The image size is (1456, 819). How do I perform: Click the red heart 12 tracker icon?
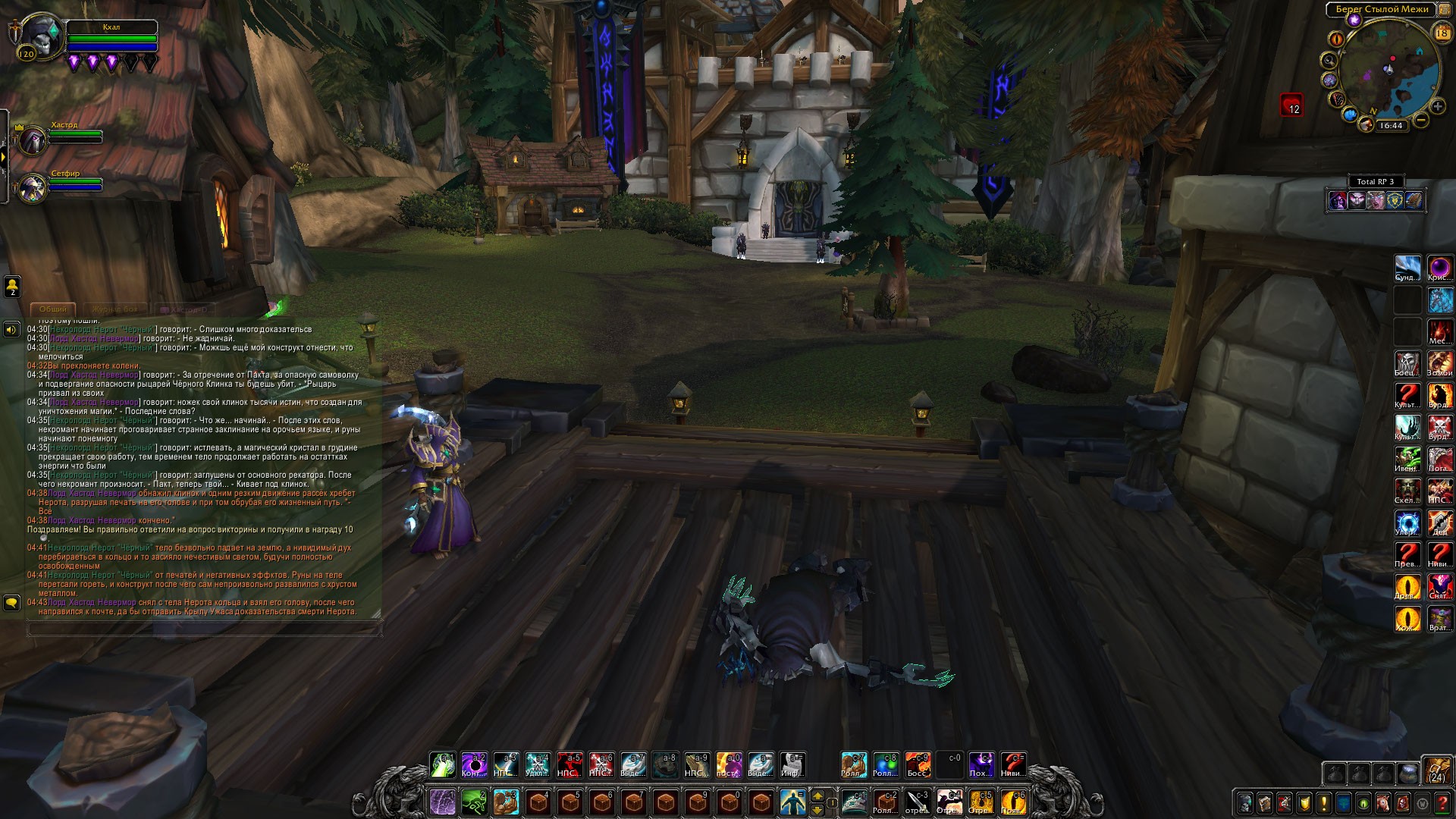[x=1291, y=105]
